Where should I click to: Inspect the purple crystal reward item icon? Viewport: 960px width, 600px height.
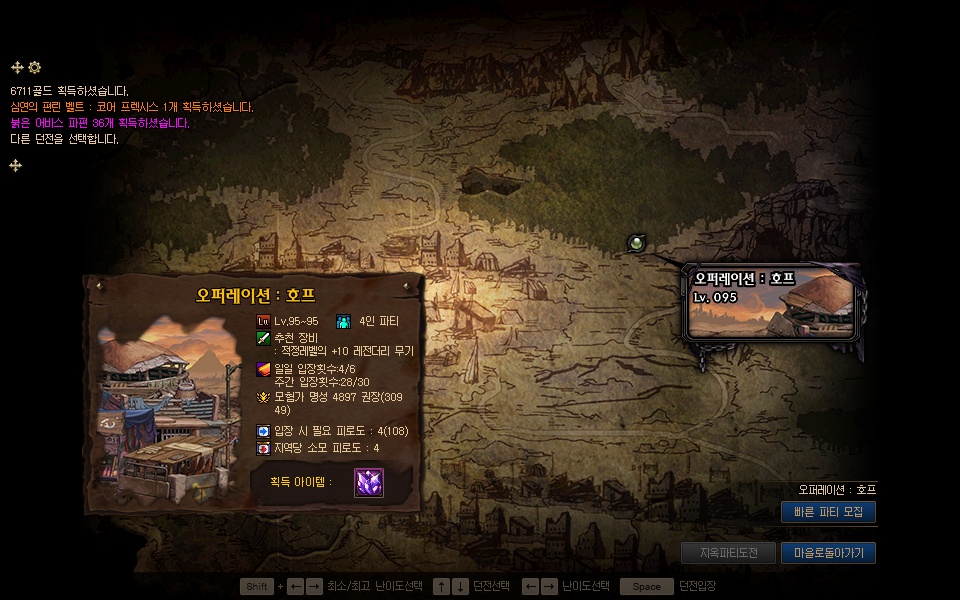tap(369, 482)
